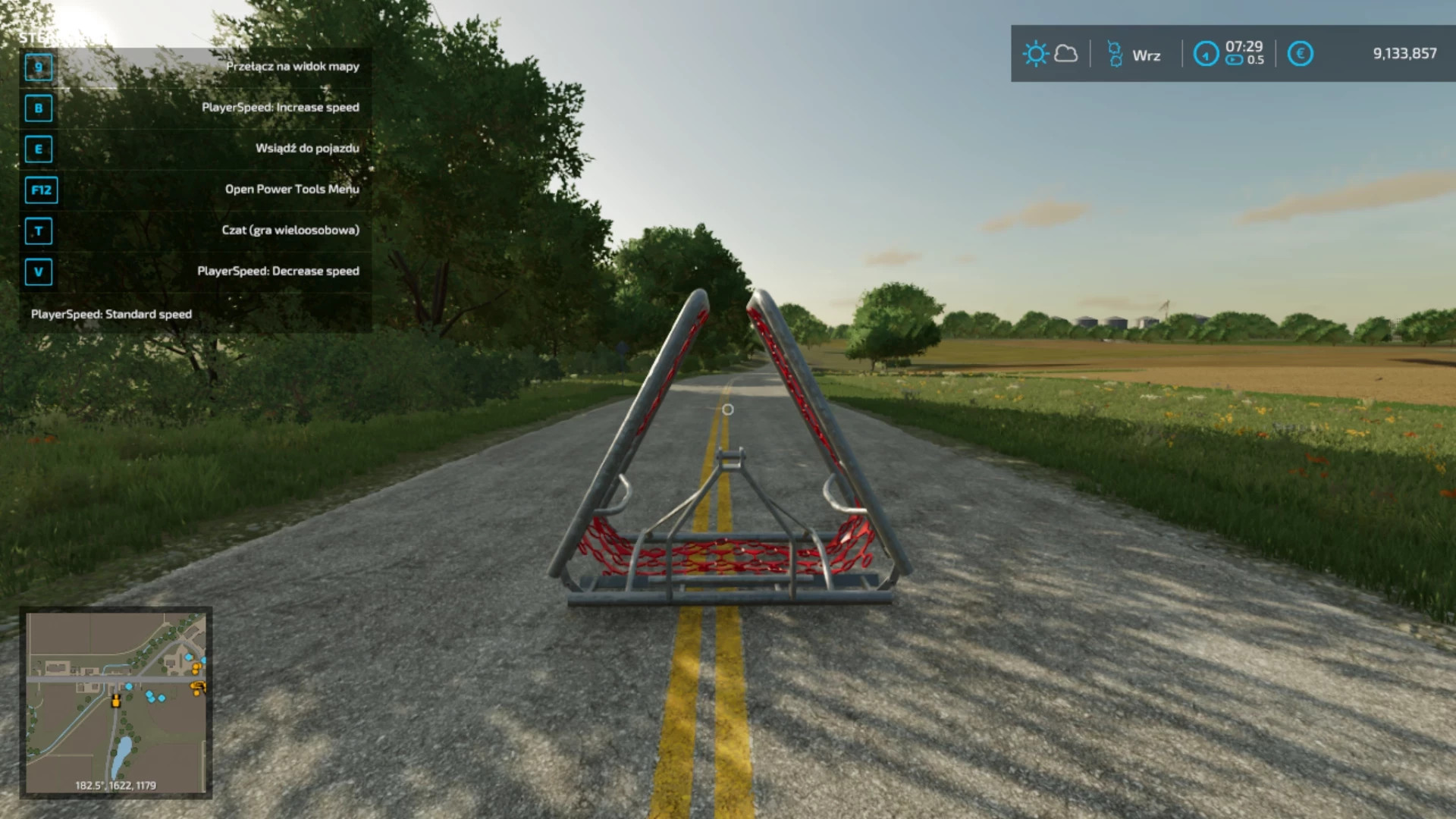The image size is (1456, 819).
Task: Click the B keybind badge
Action: click(x=39, y=108)
